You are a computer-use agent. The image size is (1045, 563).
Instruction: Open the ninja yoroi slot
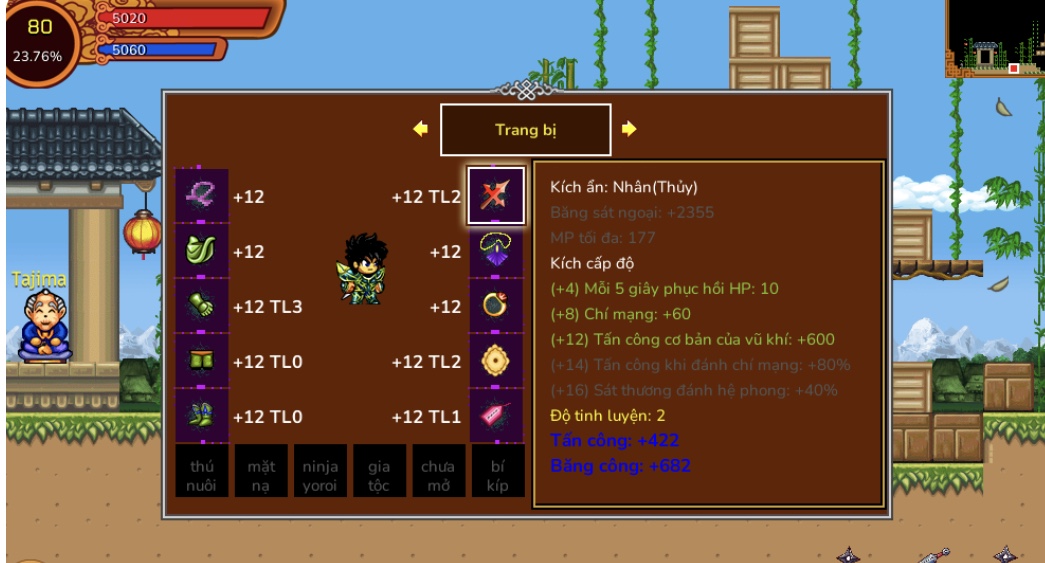(320, 471)
